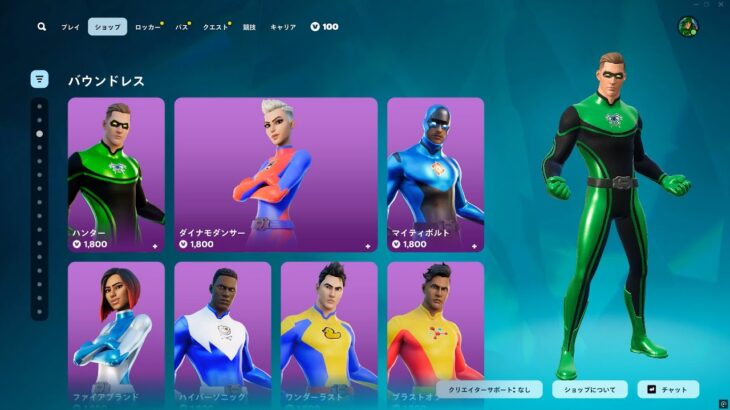The width and height of the screenshot is (730, 410).
Task: Switch to the 競技 tab
Action: pos(249,27)
